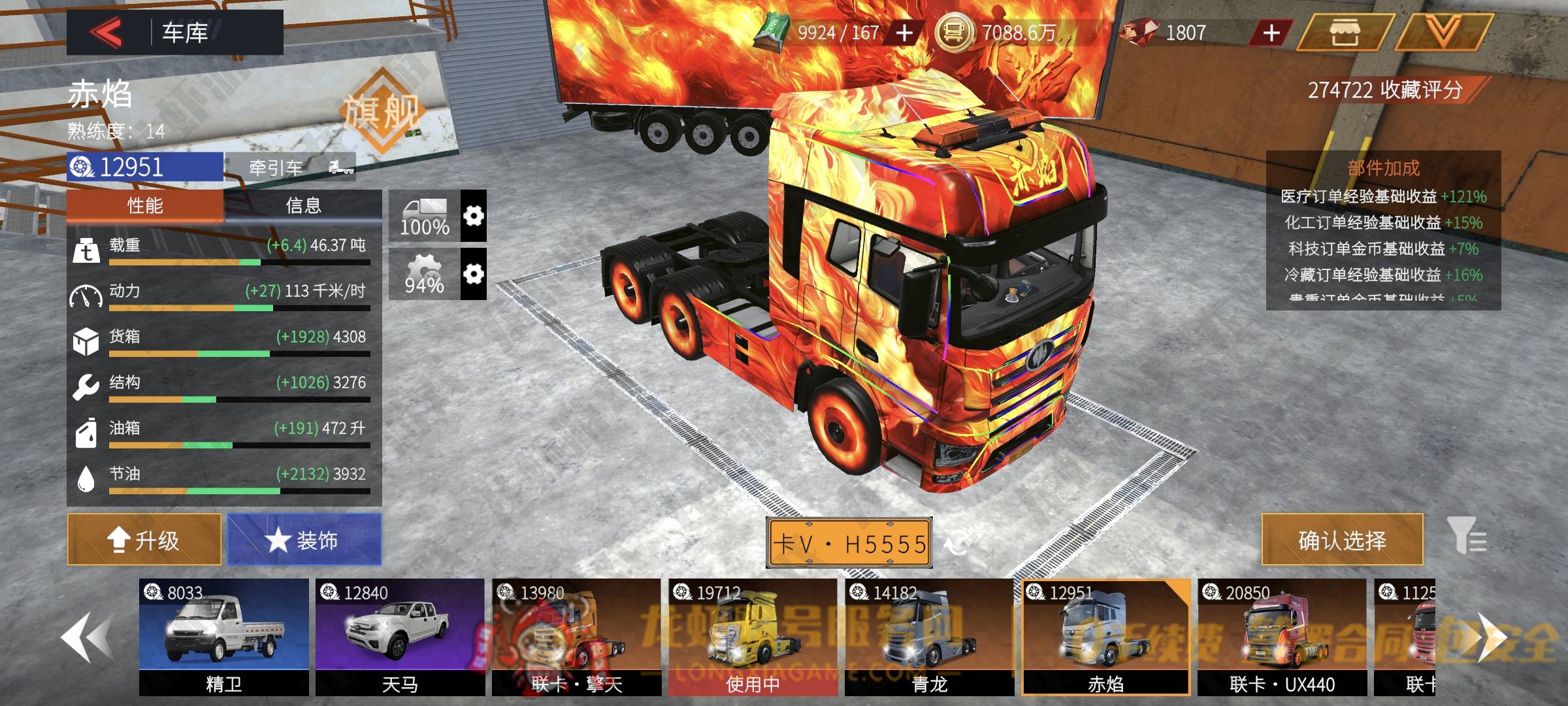Select the 天马 pickup thumbnail
Viewport: 1568px width, 706px height.
coord(400,637)
